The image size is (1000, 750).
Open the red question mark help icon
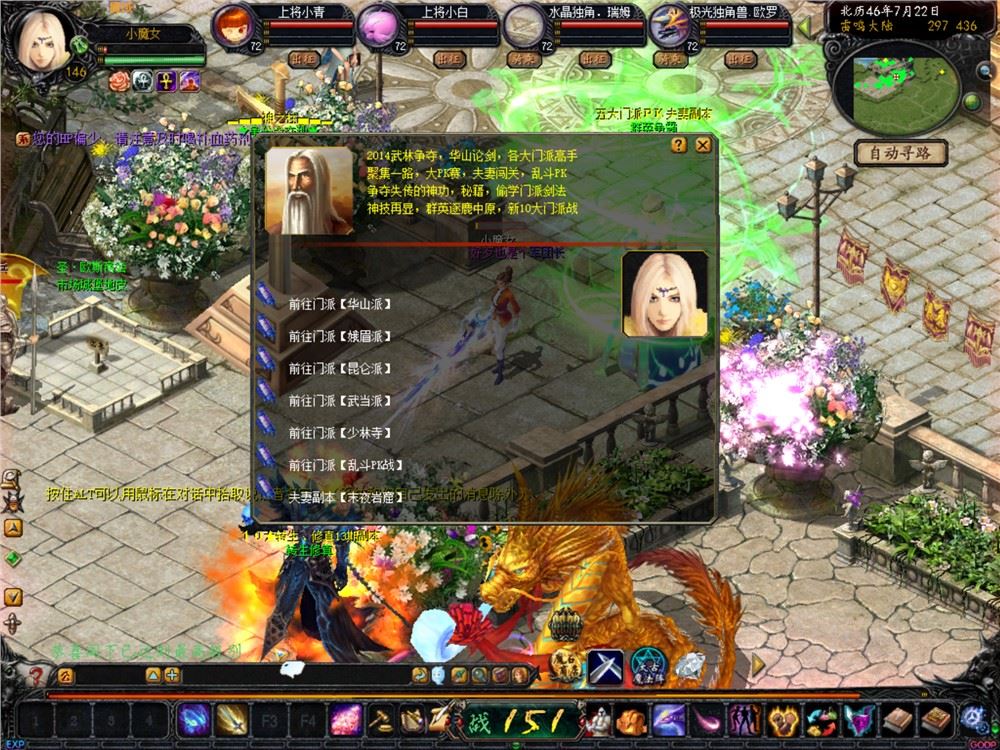[x=37, y=676]
